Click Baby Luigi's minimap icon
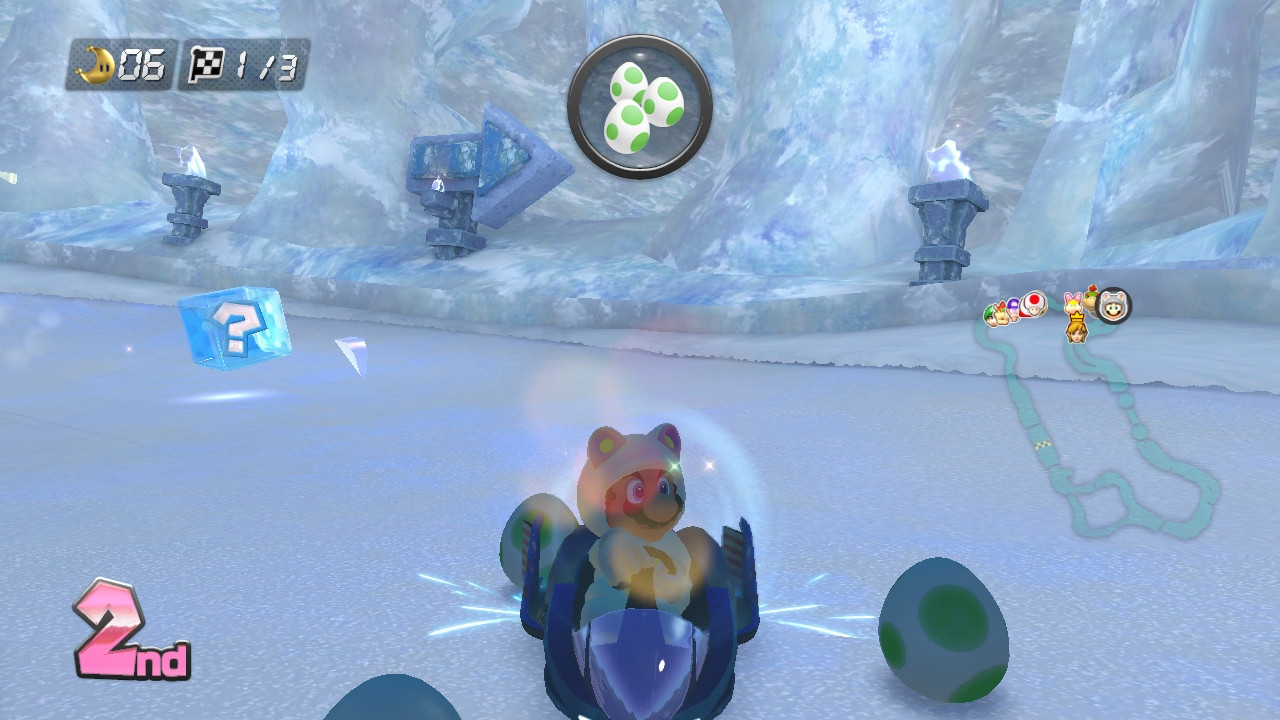 (x=991, y=314)
